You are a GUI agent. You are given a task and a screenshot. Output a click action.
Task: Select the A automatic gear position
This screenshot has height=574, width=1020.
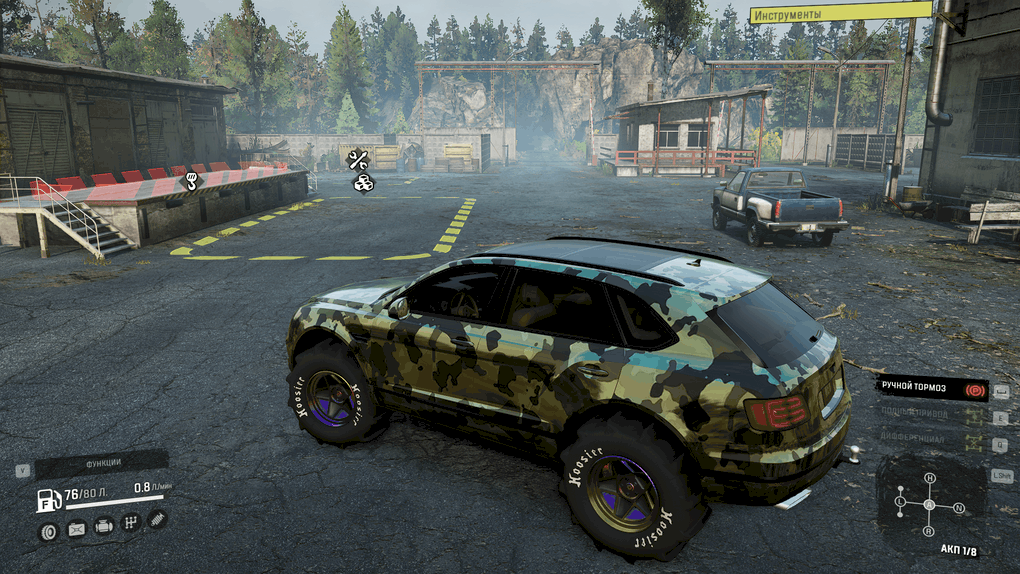coord(929,504)
